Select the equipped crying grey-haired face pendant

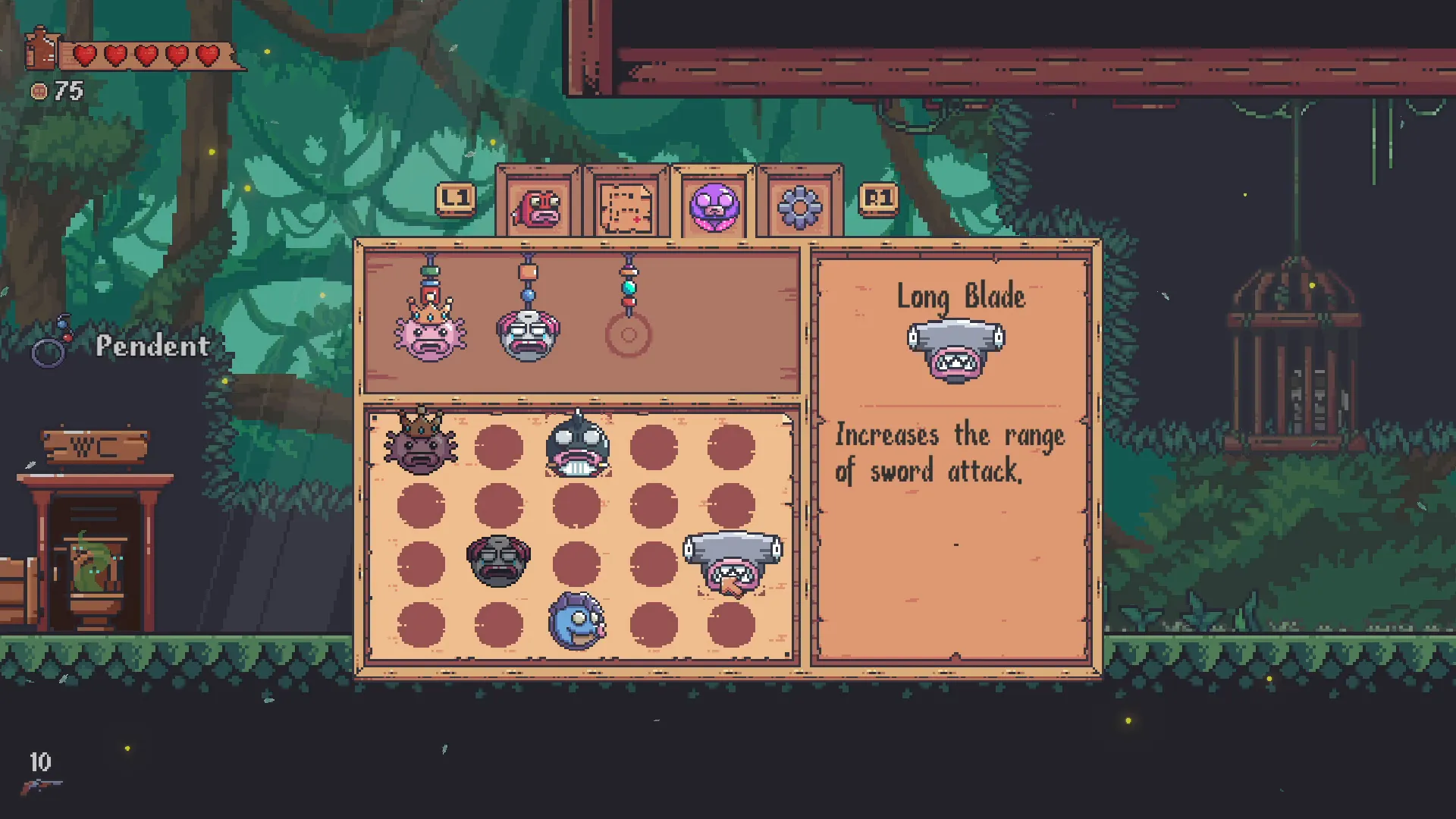[x=529, y=334]
